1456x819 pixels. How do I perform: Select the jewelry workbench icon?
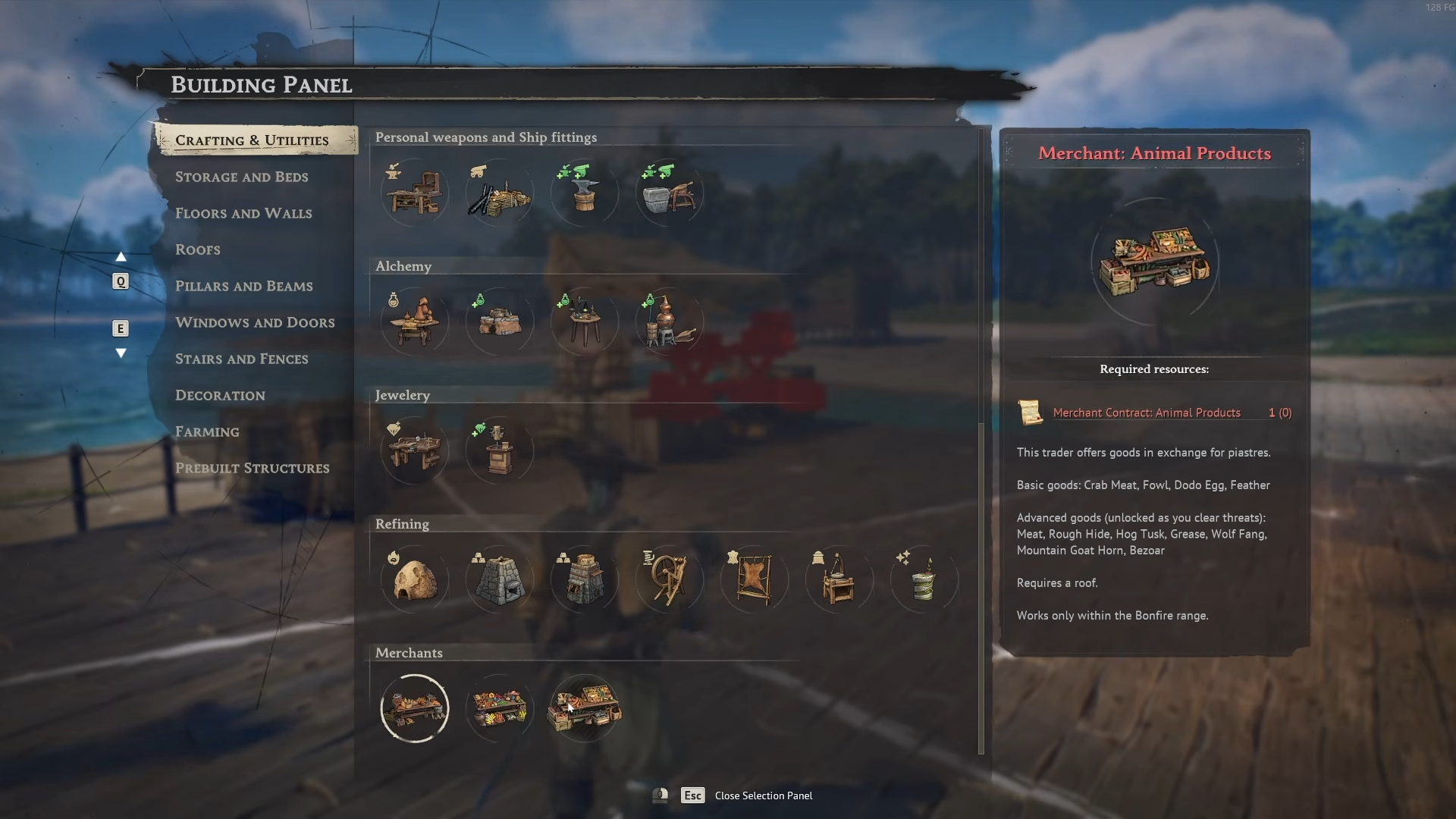click(x=414, y=451)
